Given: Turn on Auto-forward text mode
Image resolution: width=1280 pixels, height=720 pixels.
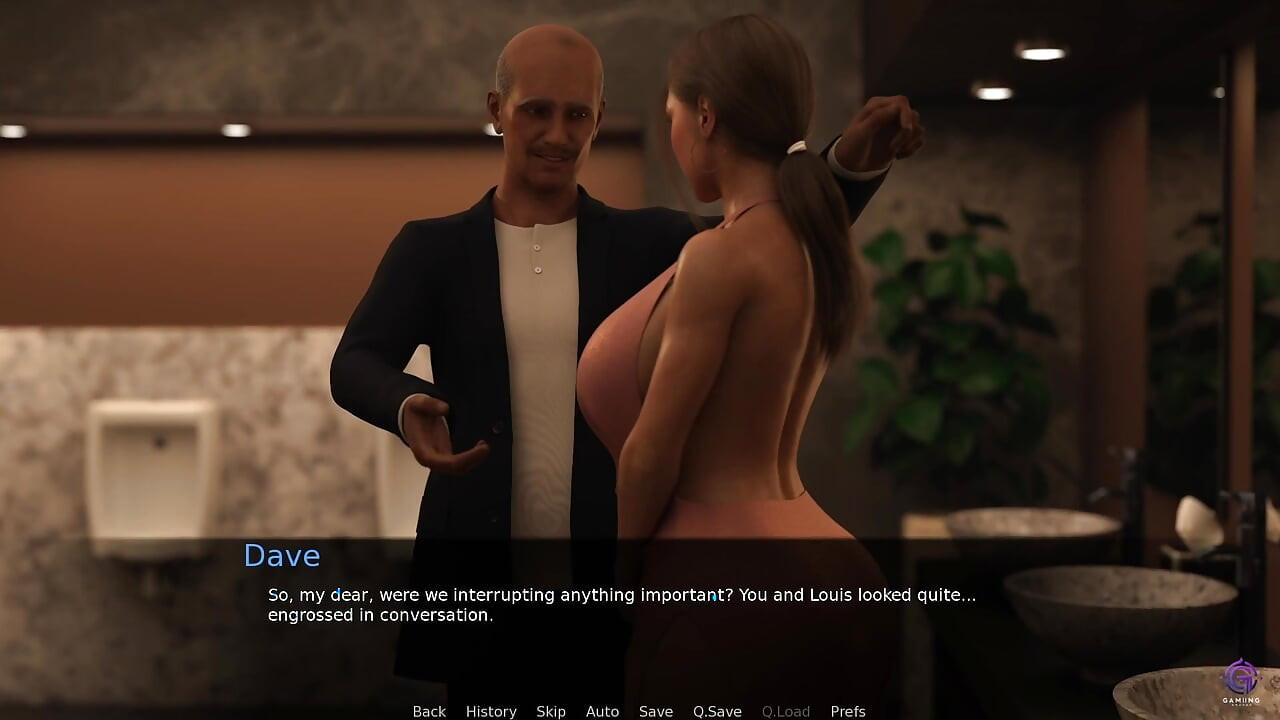Looking at the screenshot, I should pyautogui.click(x=602, y=711).
